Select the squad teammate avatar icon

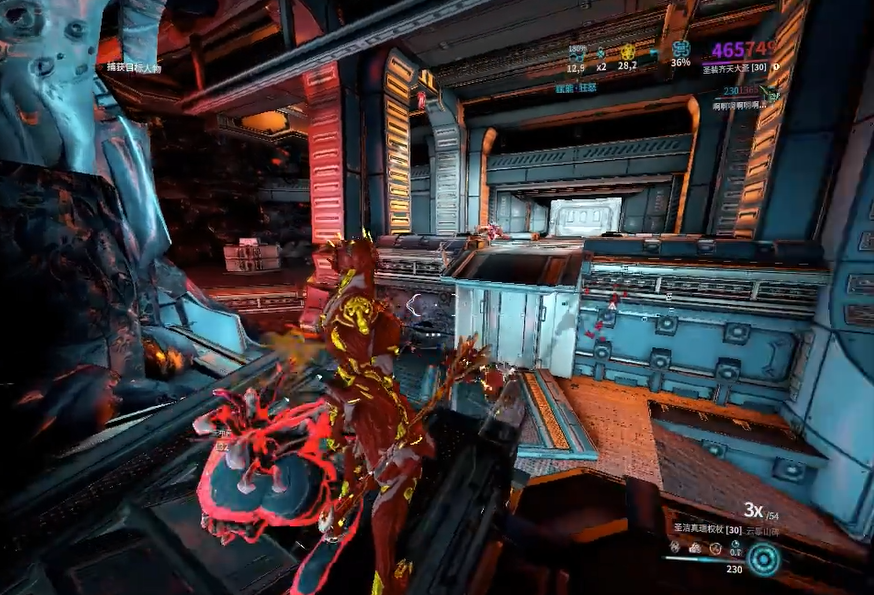[770, 93]
